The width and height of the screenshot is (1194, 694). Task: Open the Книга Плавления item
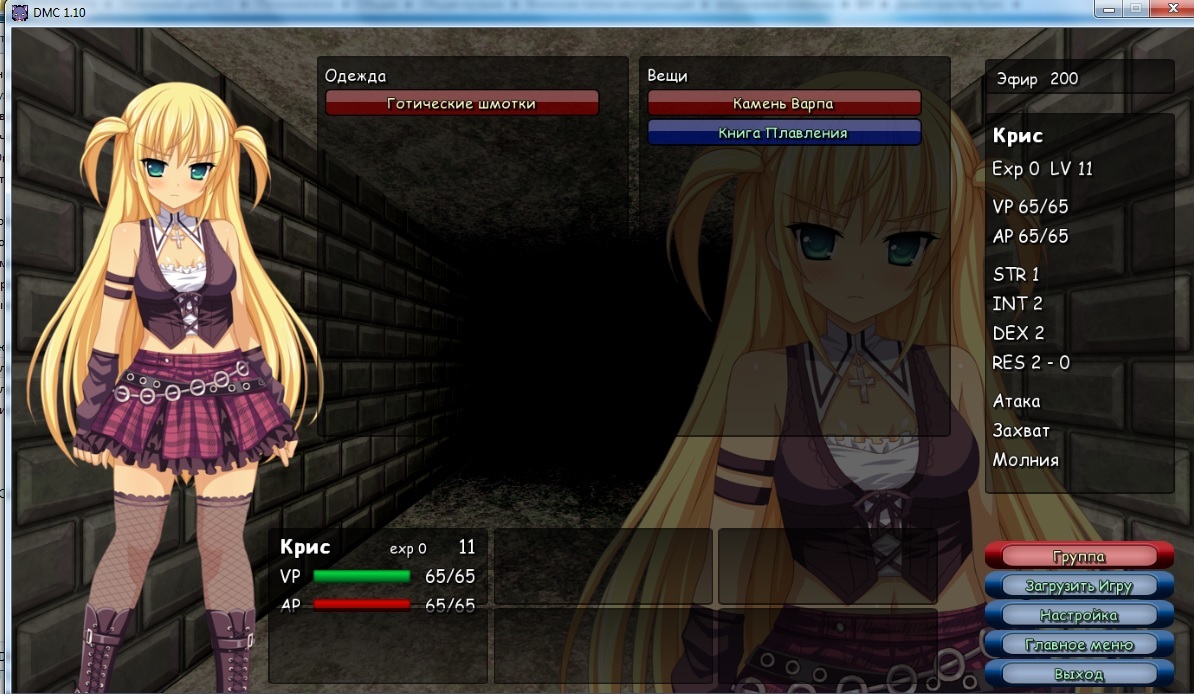(x=783, y=133)
